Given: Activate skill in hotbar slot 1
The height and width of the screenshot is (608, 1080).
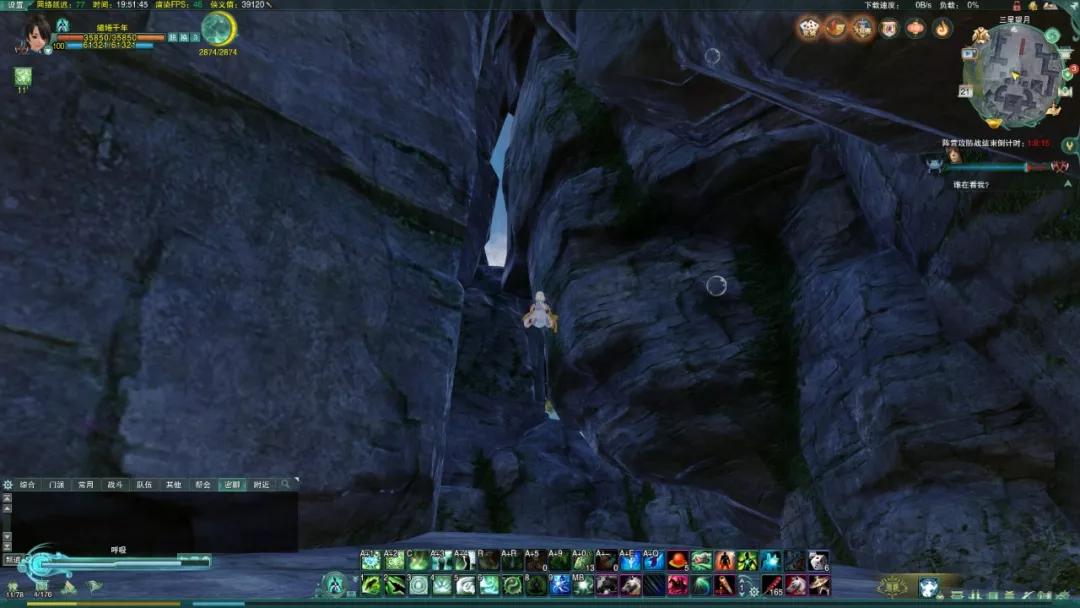Looking at the screenshot, I should (x=371, y=585).
